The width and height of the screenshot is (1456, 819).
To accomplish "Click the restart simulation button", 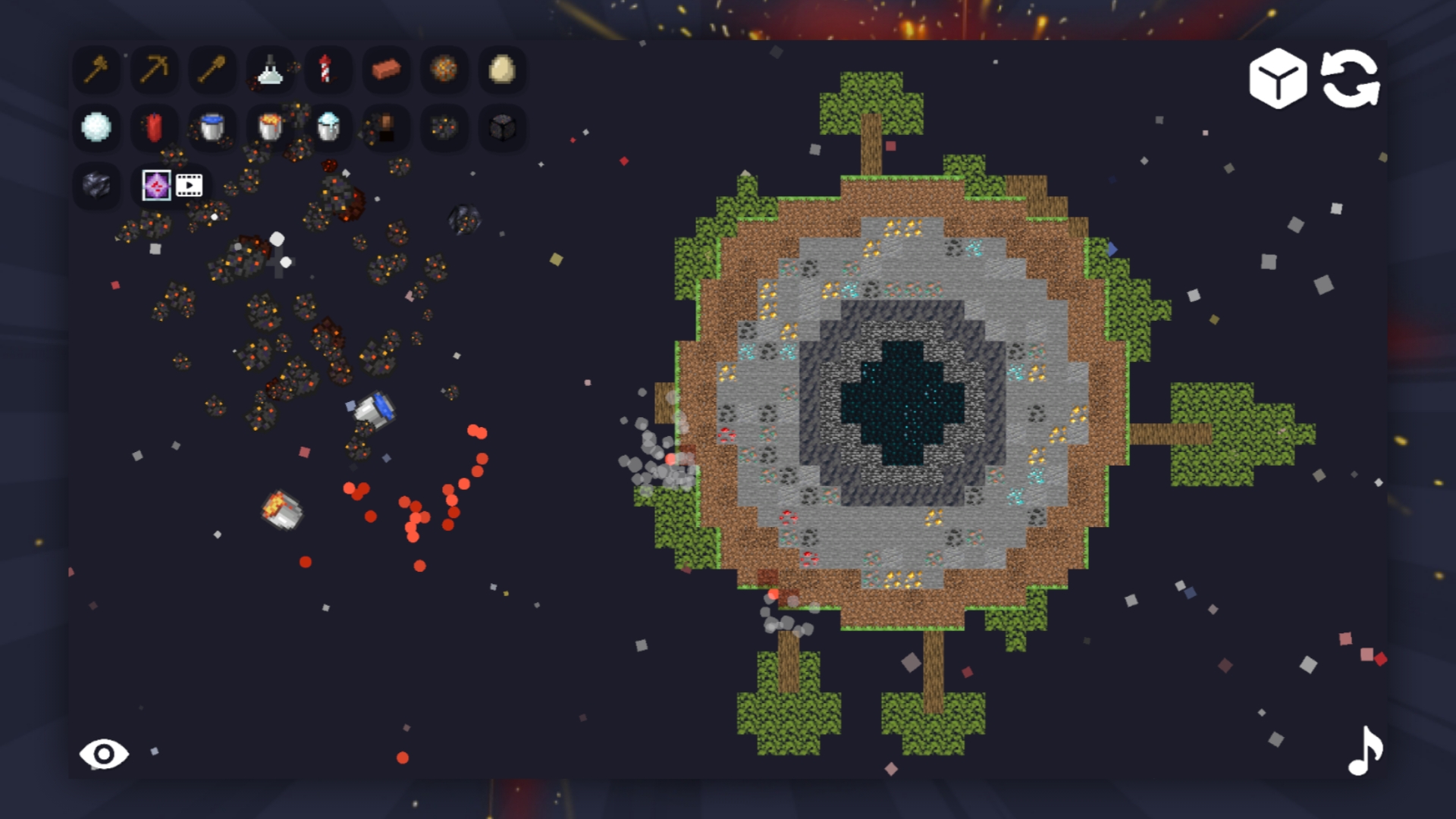I will click(x=1353, y=81).
